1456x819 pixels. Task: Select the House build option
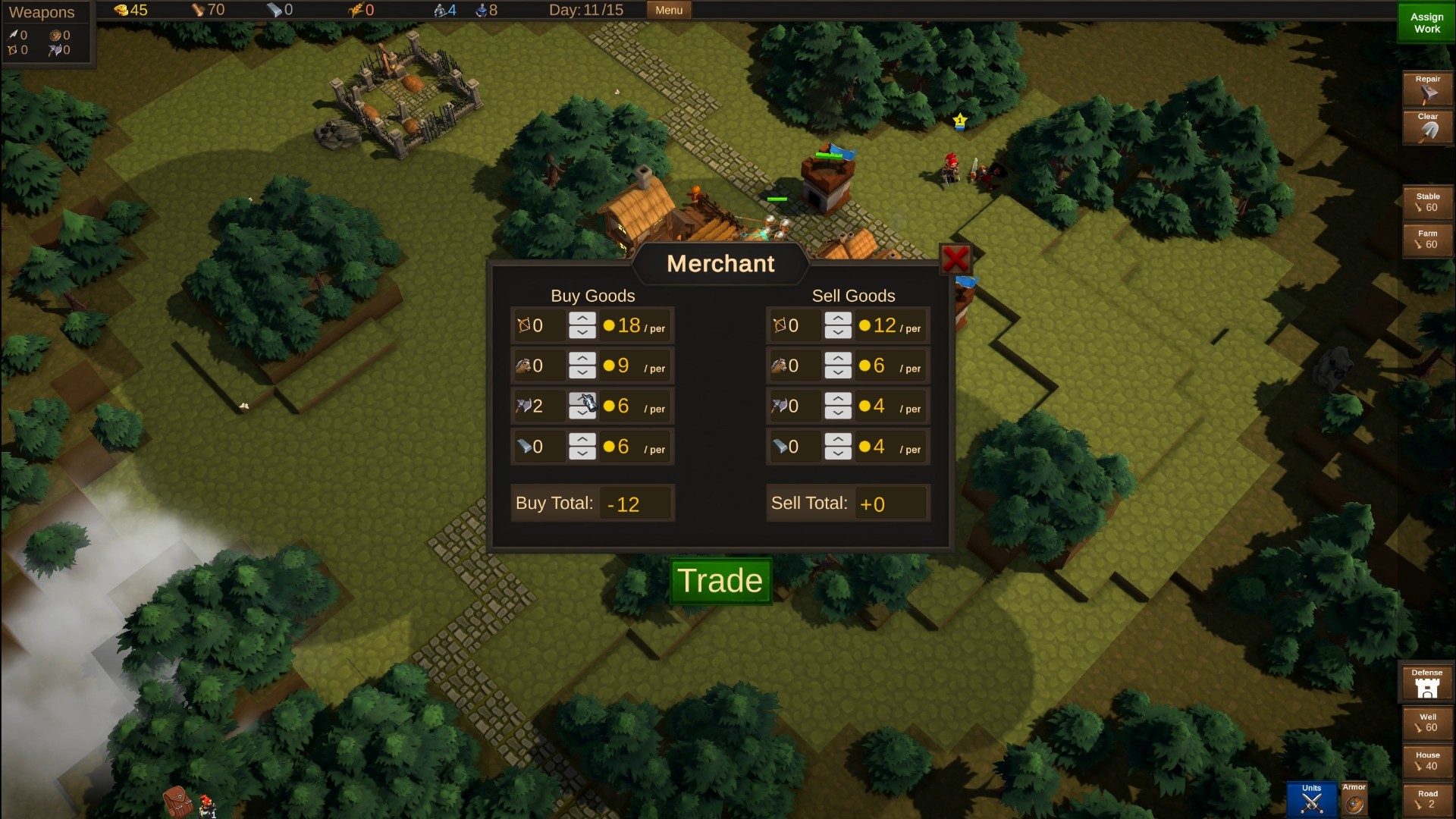(1429, 761)
